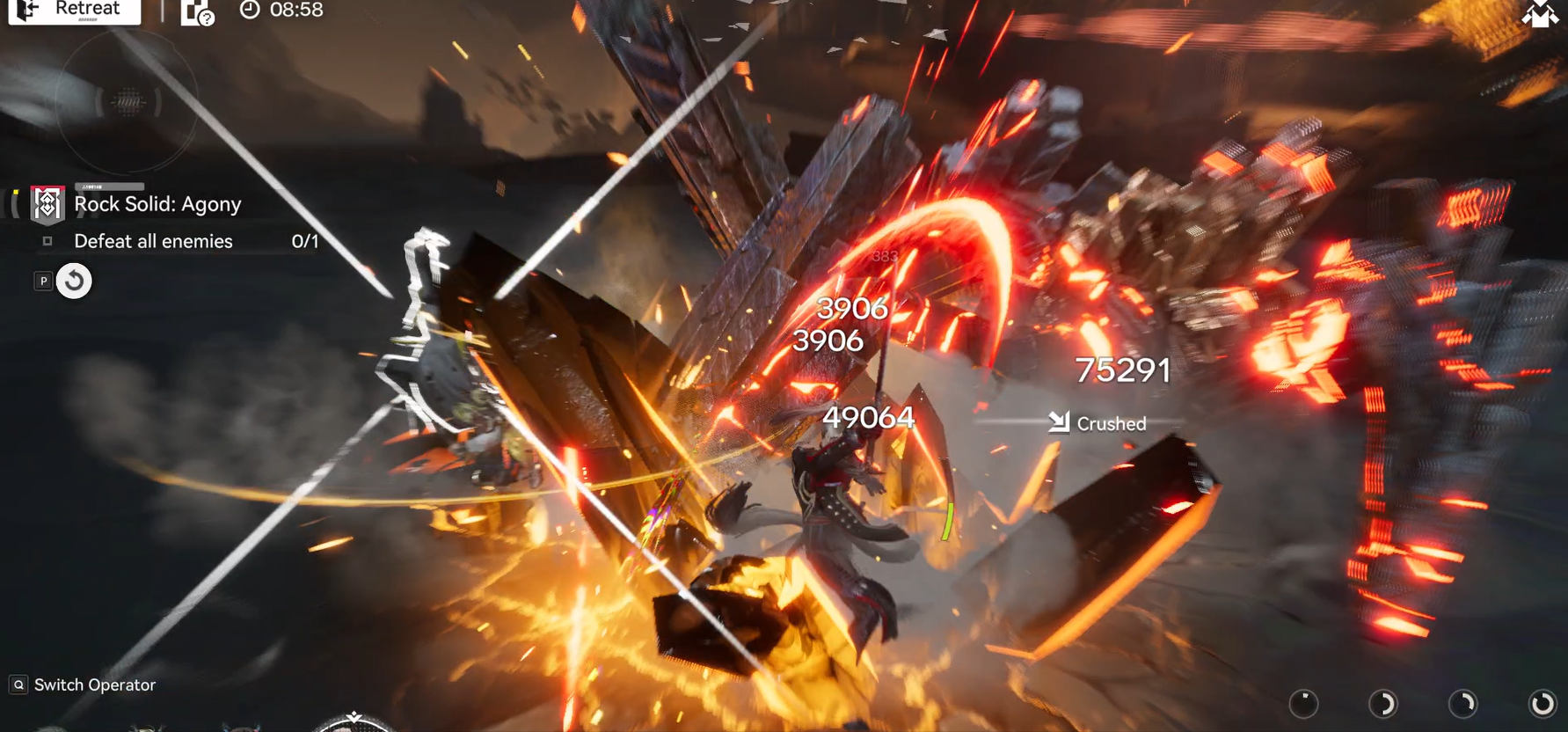Viewport: 1568px width, 732px height.
Task: Open the circular minimap radar
Action: click(x=128, y=102)
